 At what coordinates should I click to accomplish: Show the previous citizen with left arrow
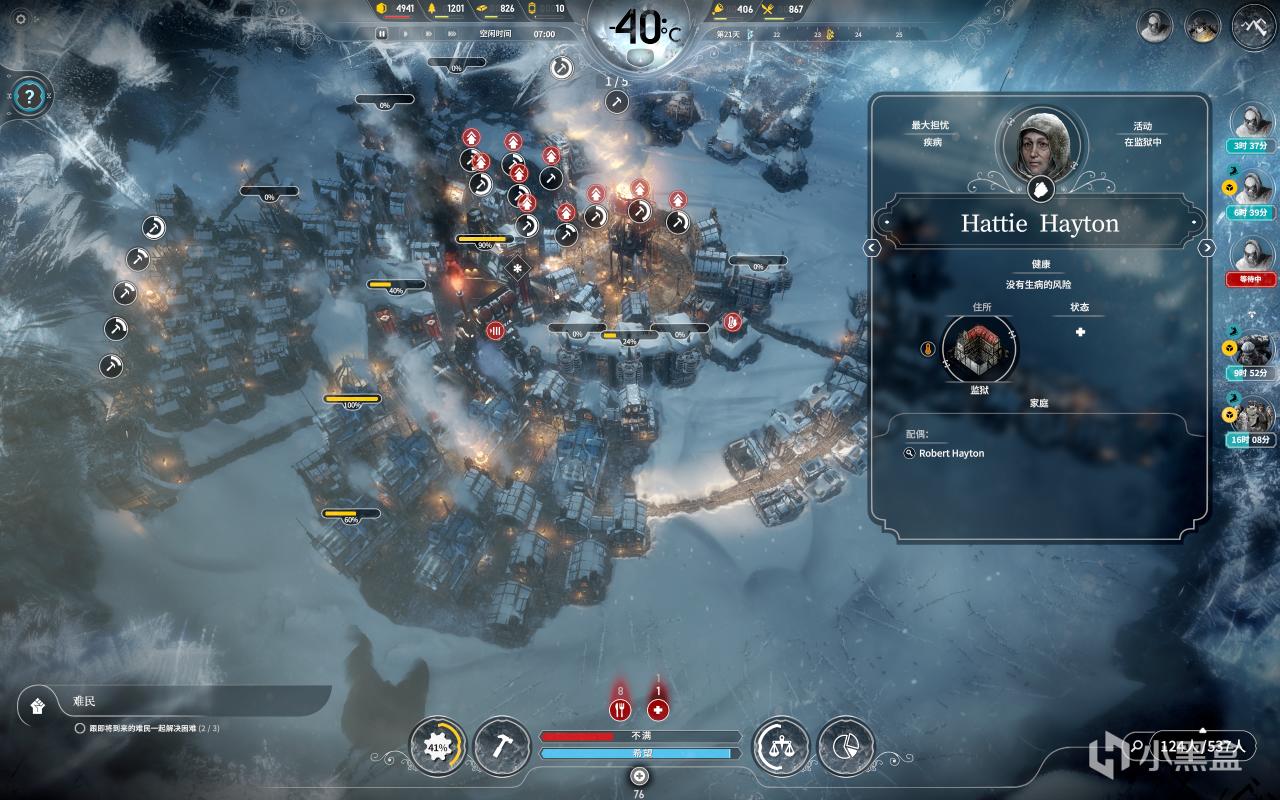pos(872,248)
